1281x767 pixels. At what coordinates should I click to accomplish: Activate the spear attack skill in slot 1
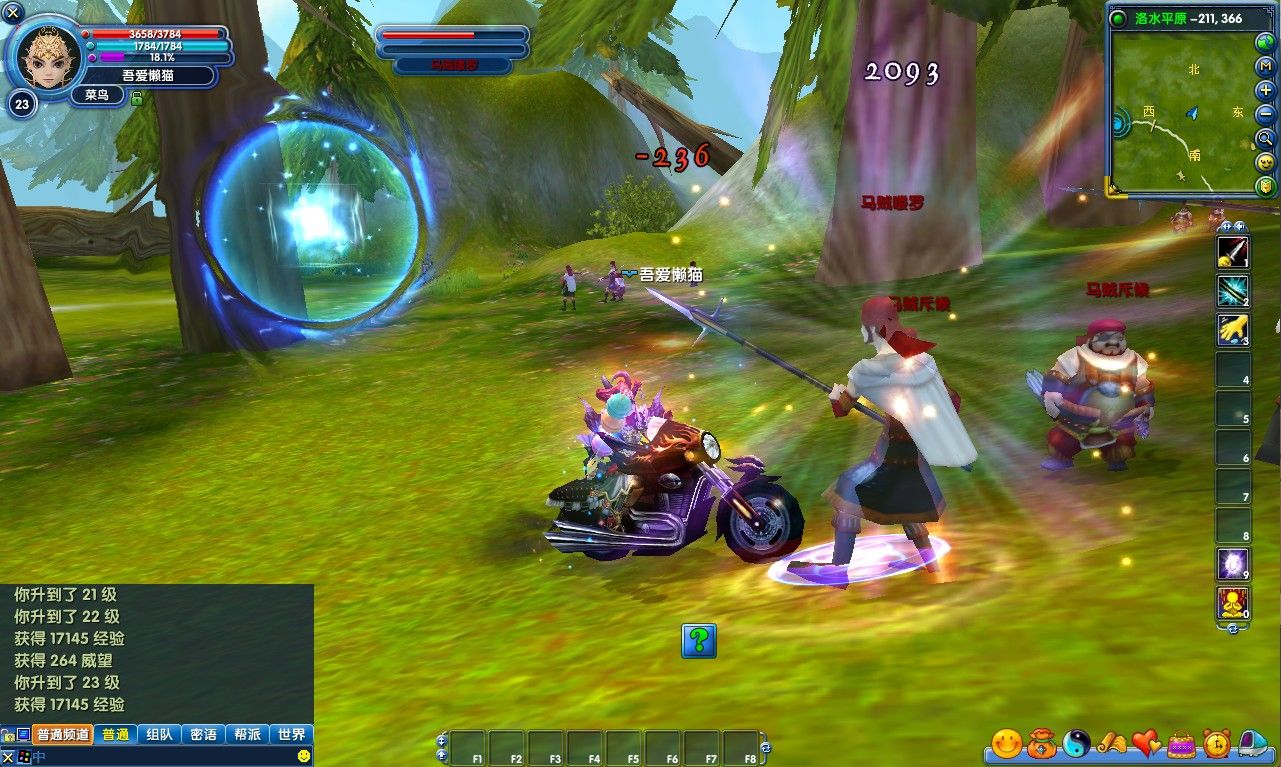point(1232,252)
